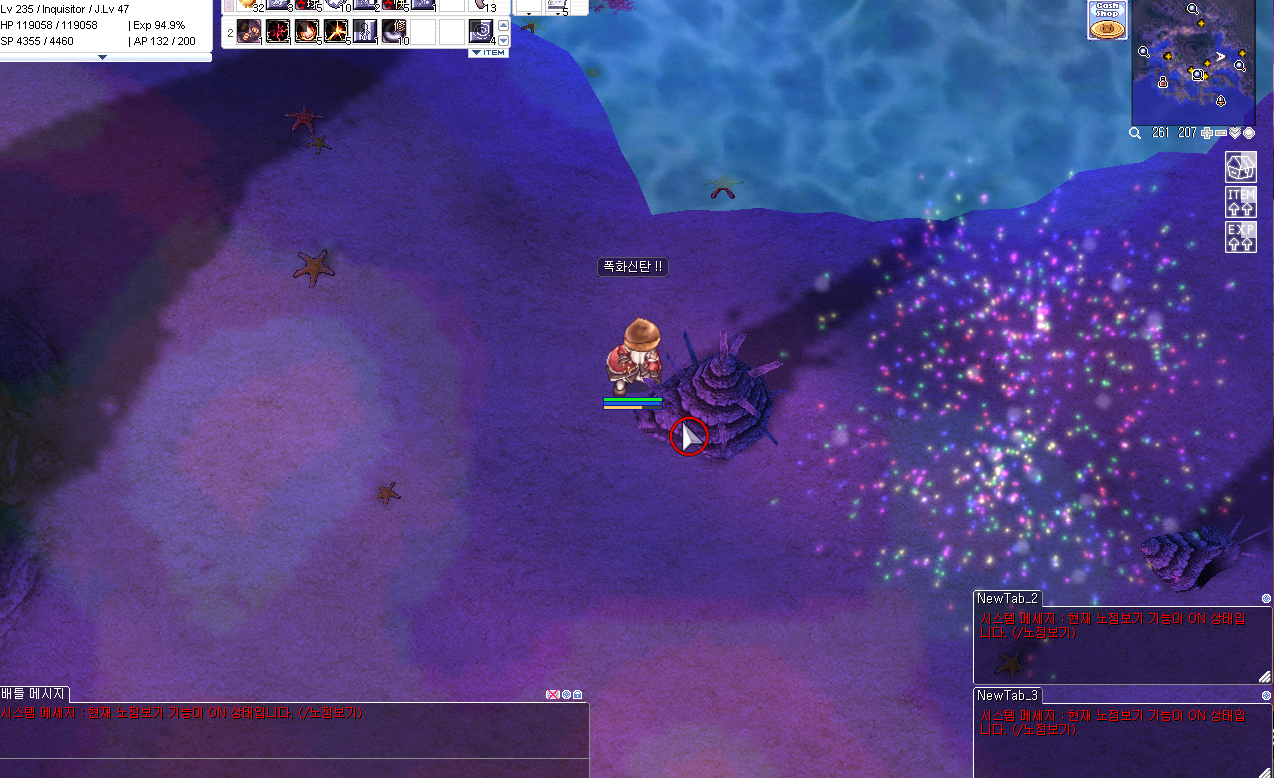Click the ITEM boost arrows icon

click(x=1241, y=202)
